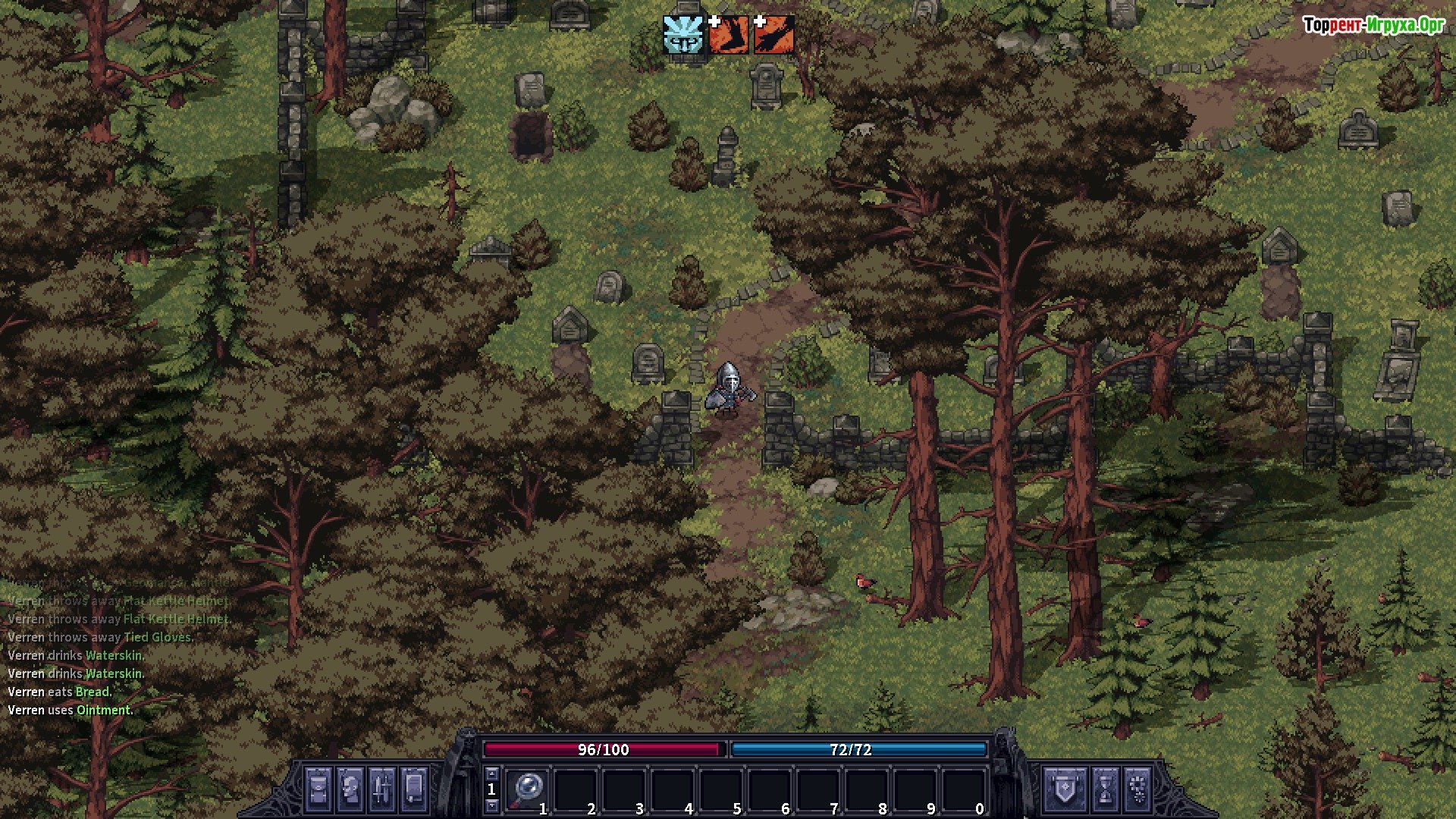Inspect the orange arm injury status icon
1456x819 pixels.
point(774,35)
